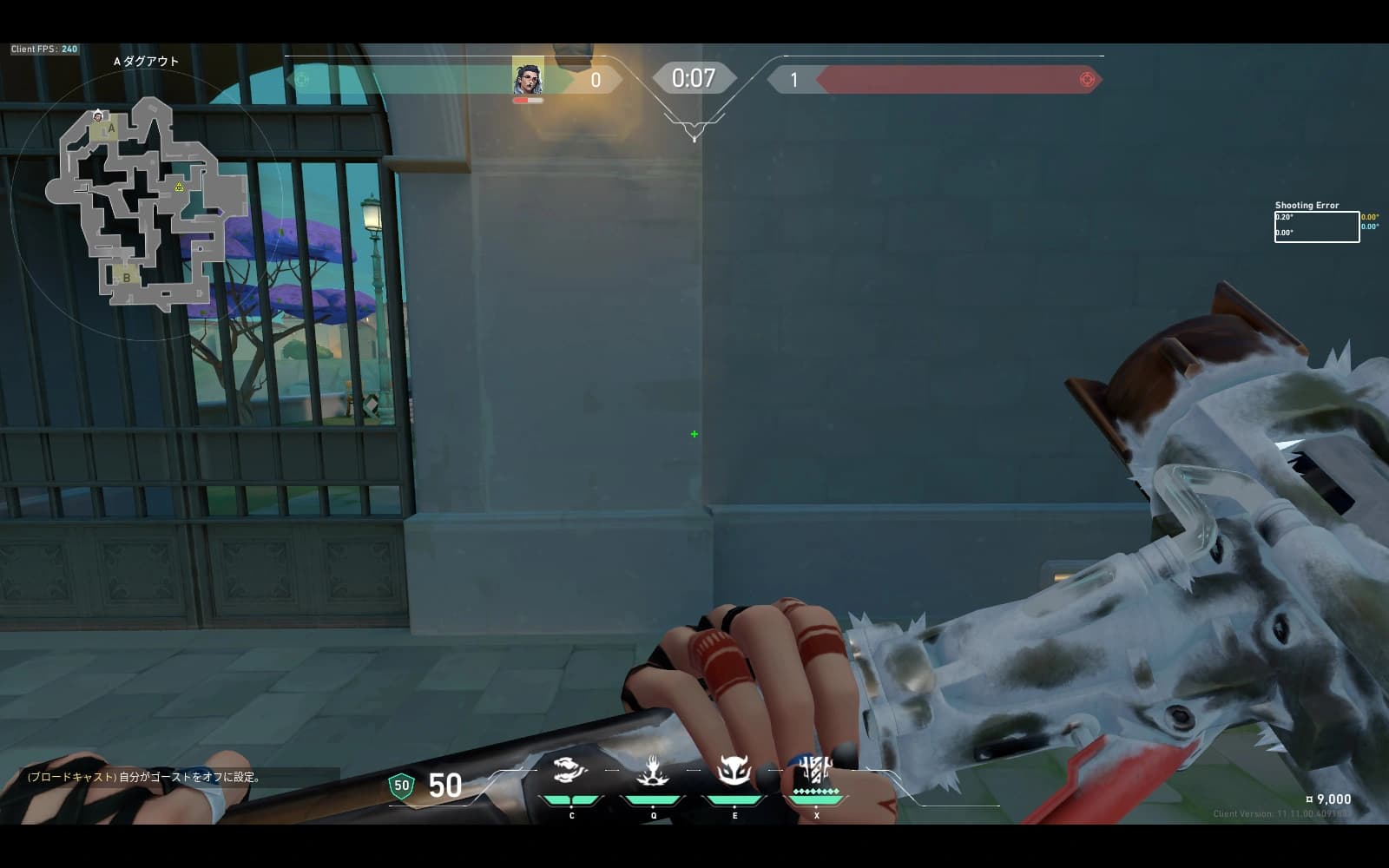Click the player agent marker on the minimap
Viewport: 1389px width, 868px height.
point(98,115)
